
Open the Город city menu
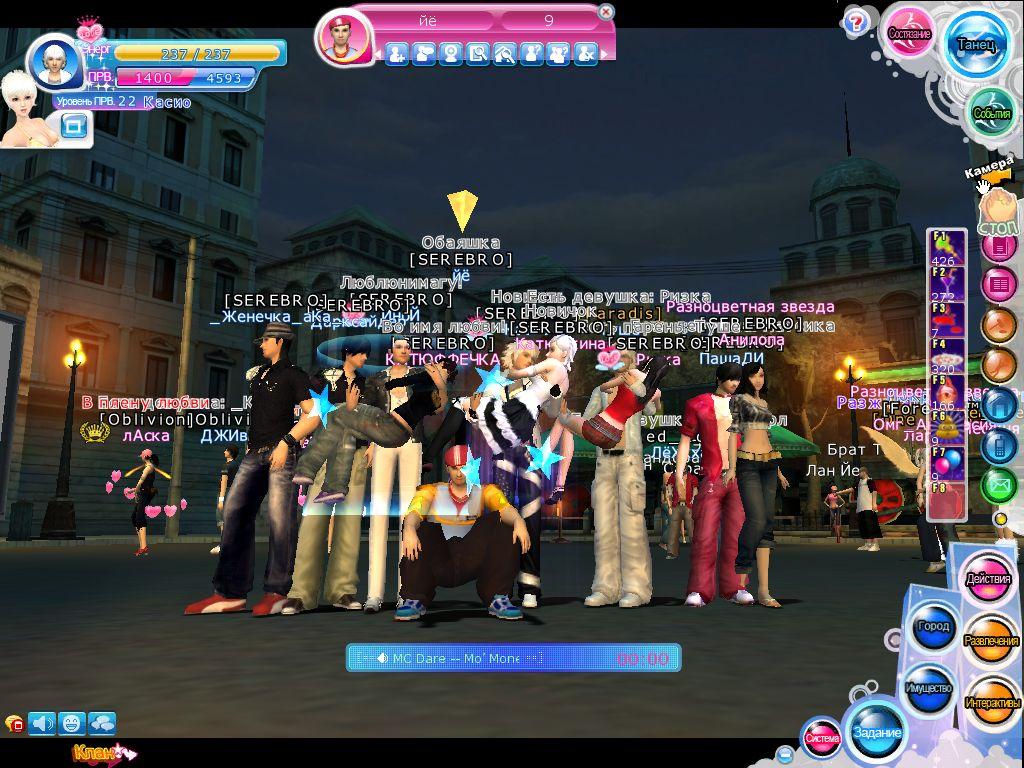tap(932, 627)
